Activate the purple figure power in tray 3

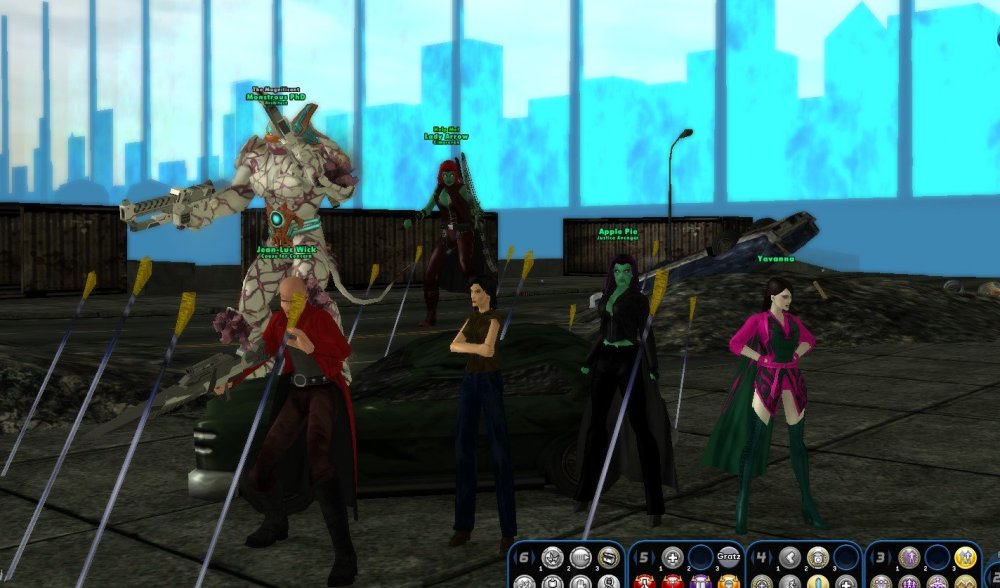pyautogui.click(x=910, y=558)
